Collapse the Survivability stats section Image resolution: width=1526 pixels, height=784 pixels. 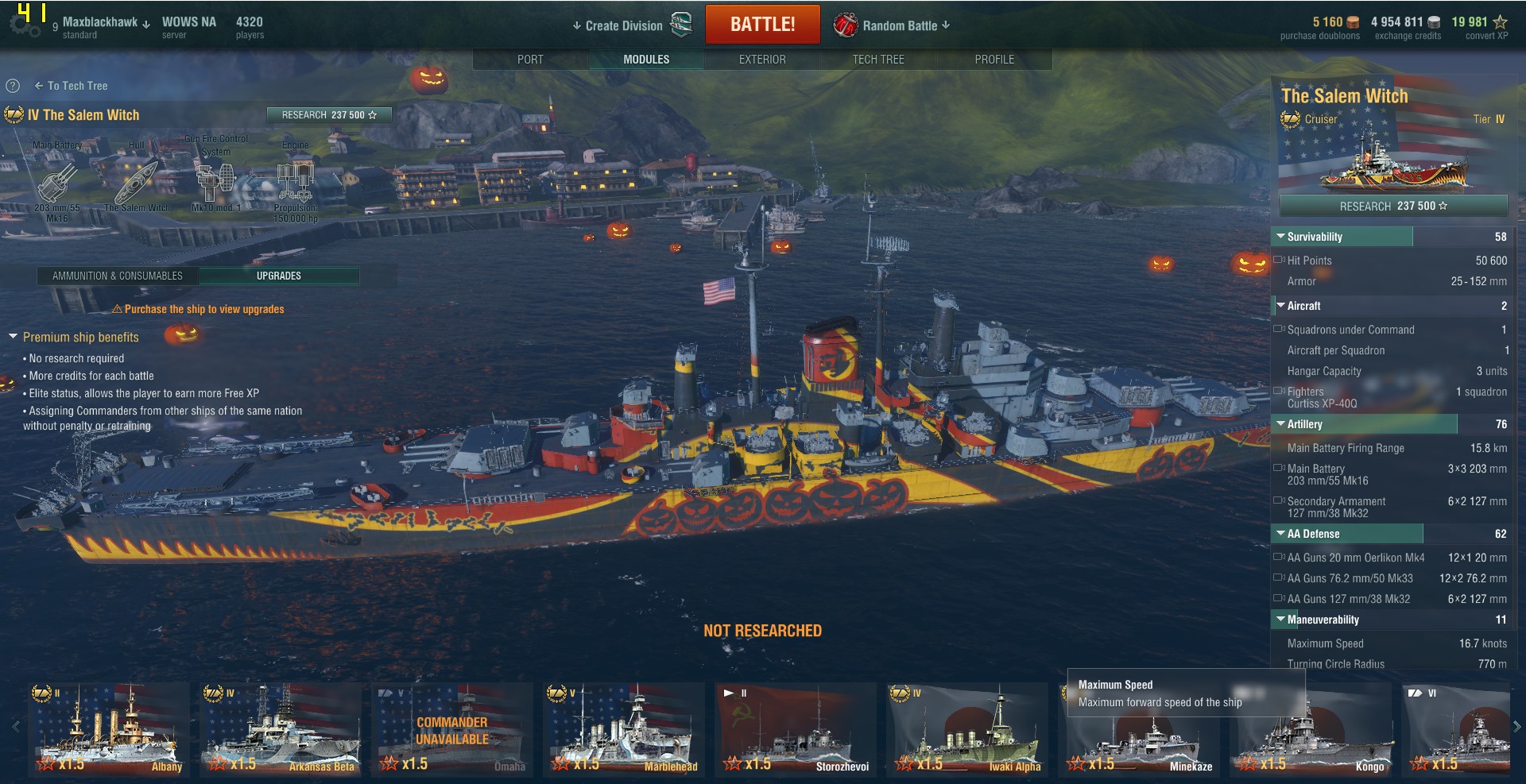1281,237
